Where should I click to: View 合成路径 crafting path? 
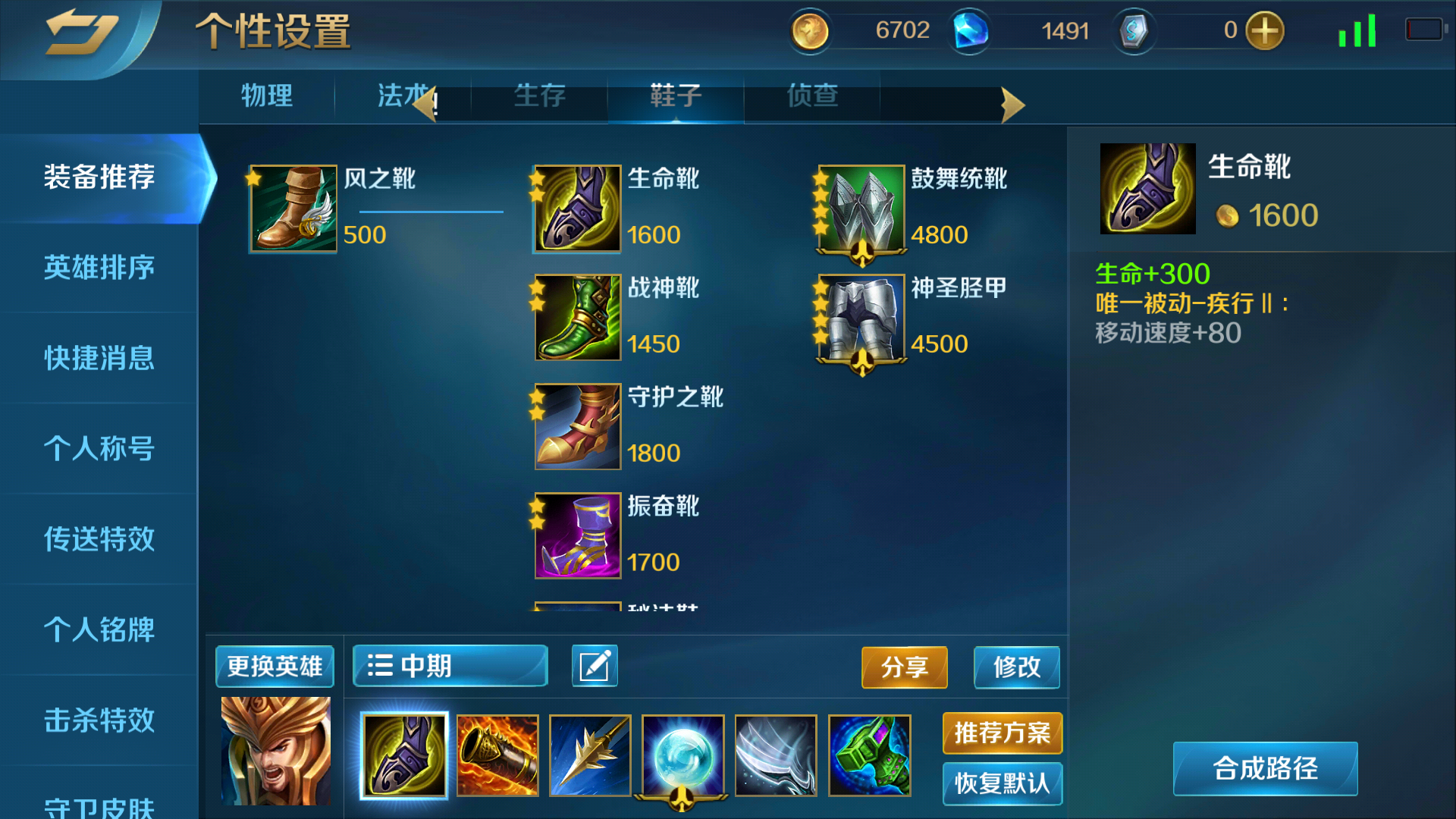click(1265, 769)
